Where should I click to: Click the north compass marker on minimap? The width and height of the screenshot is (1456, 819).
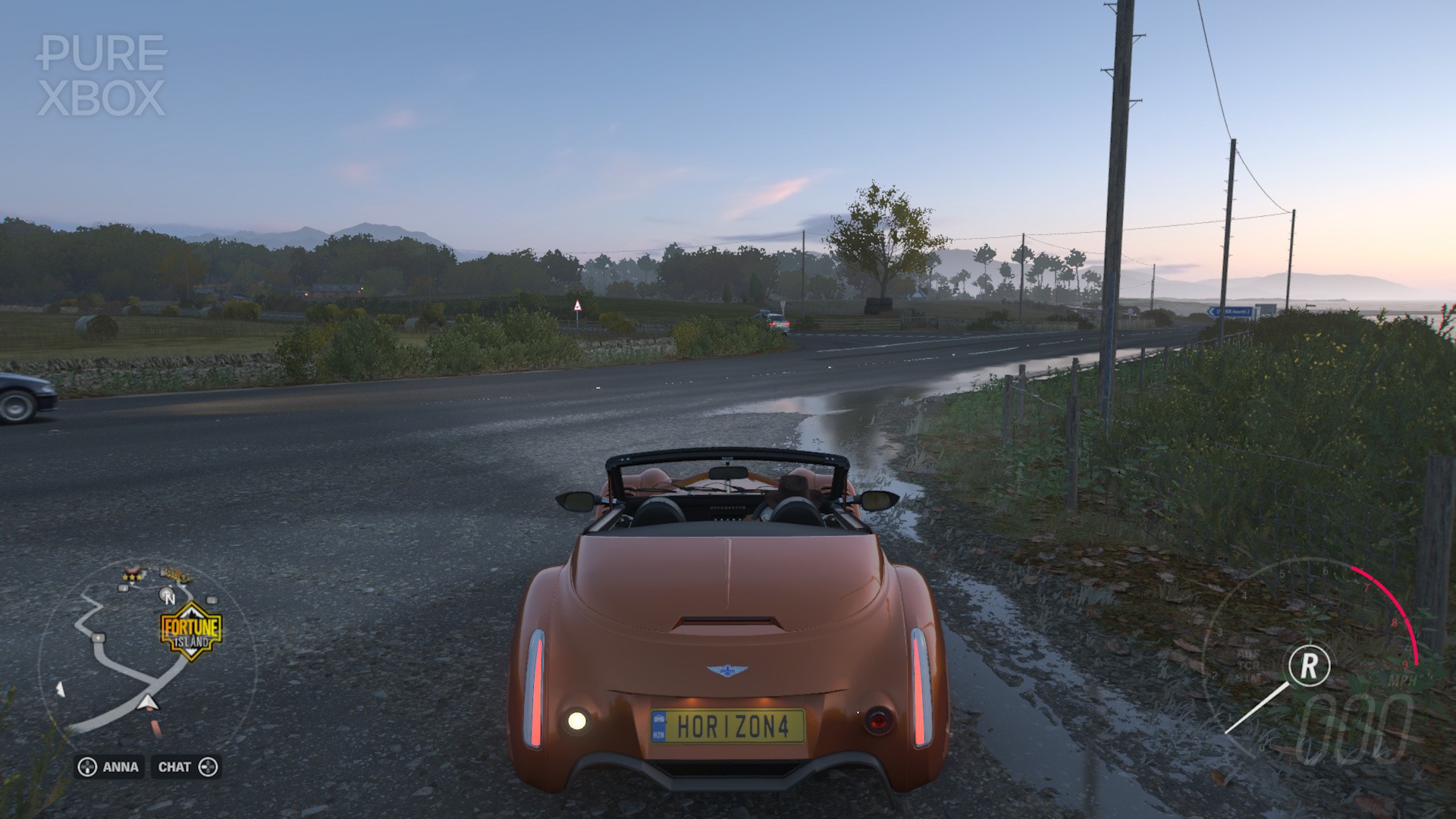pos(169,597)
